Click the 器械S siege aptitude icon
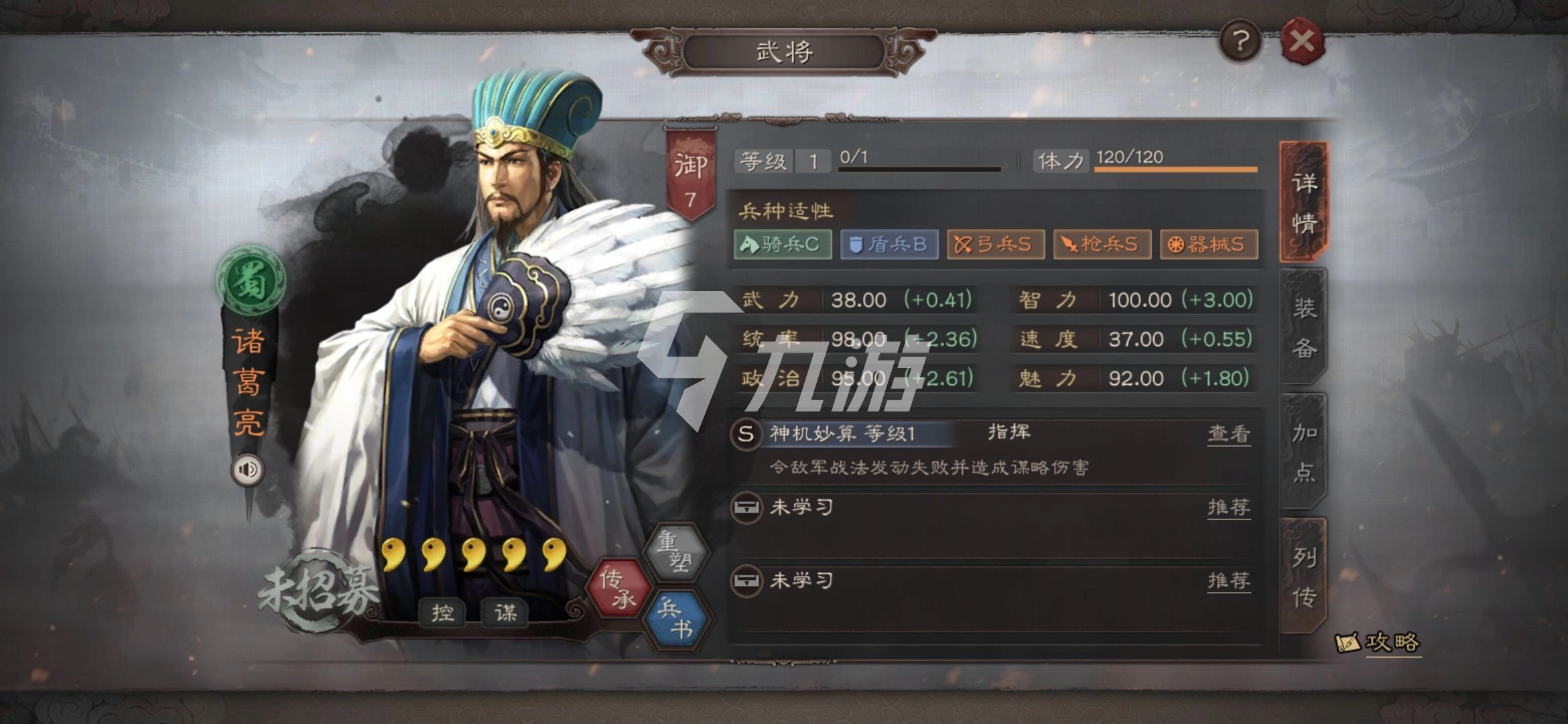This screenshot has width=1568, height=724. [1208, 245]
